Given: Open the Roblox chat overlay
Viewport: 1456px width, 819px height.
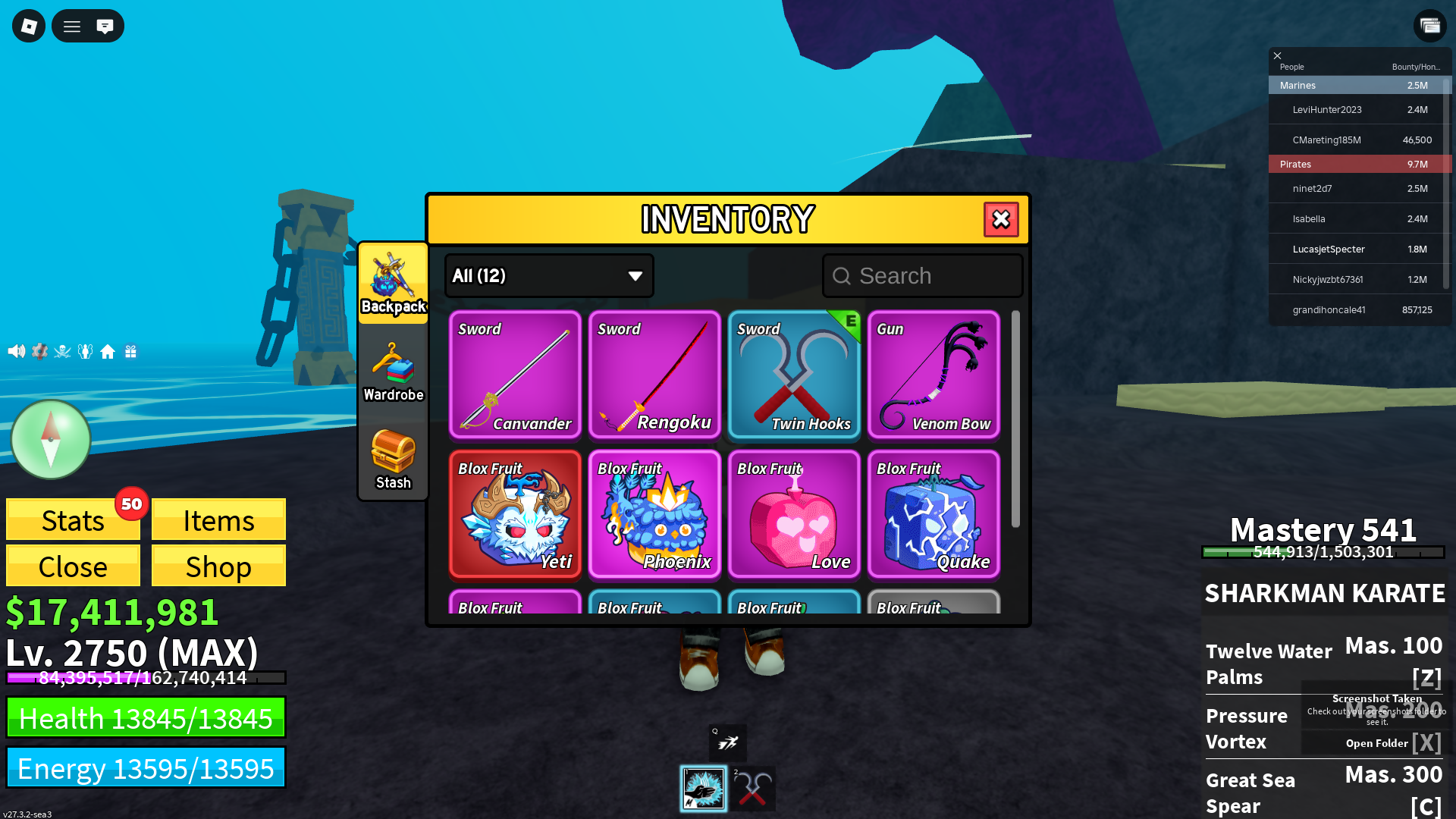Looking at the screenshot, I should (105, 27).
